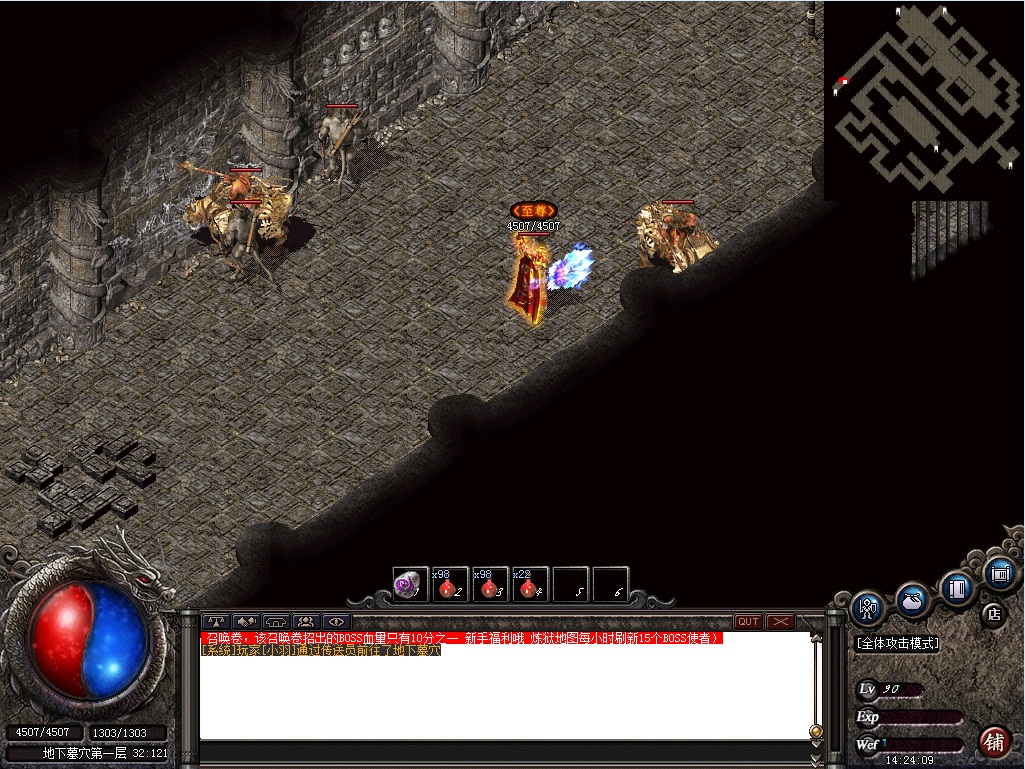The image size is (1025, 769).
Task: Click the scroll icon button
Action: (x=999, y=573)
